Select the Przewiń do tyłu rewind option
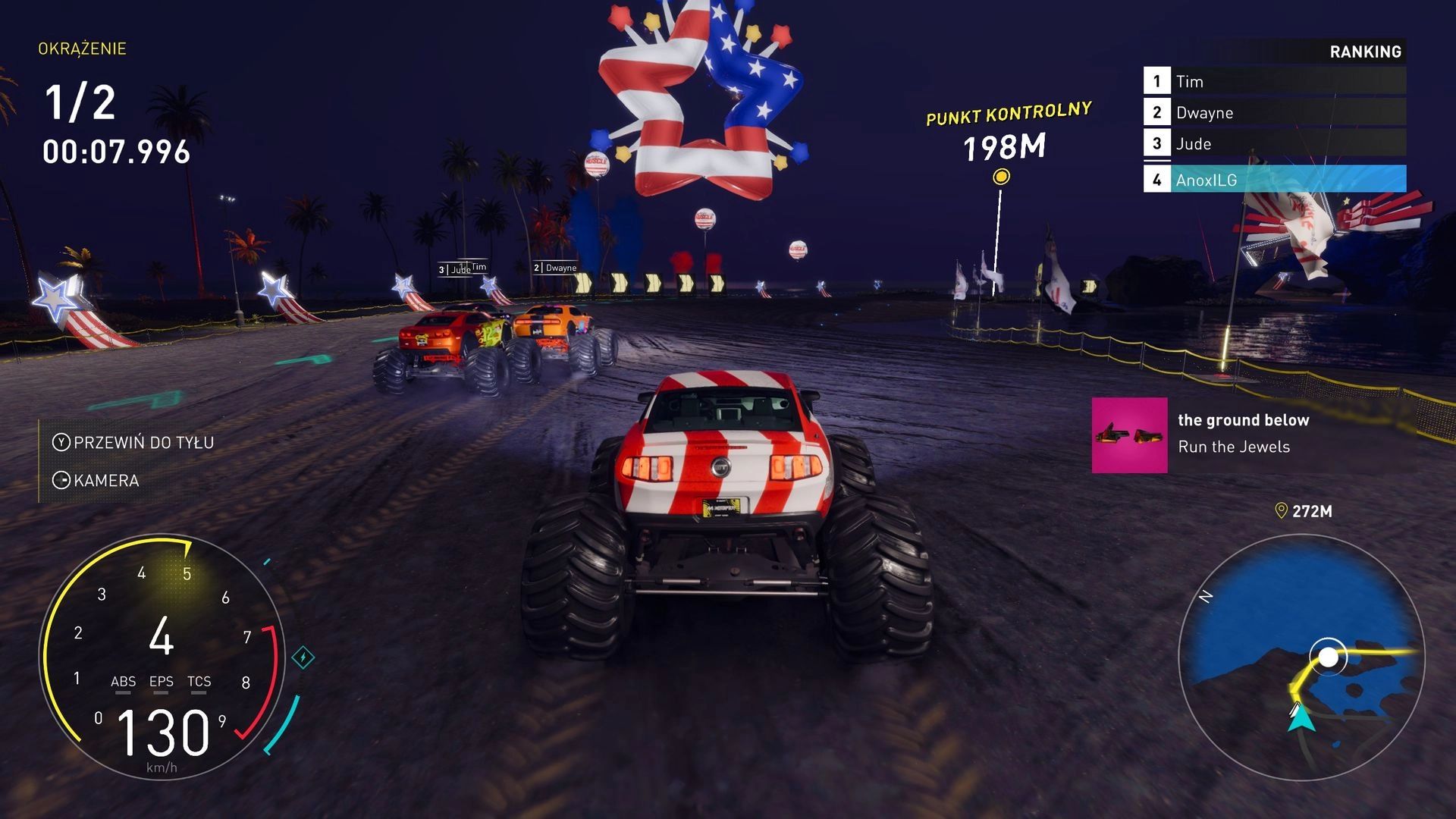Screen dimensions: 1456x819 coord(133,442)
